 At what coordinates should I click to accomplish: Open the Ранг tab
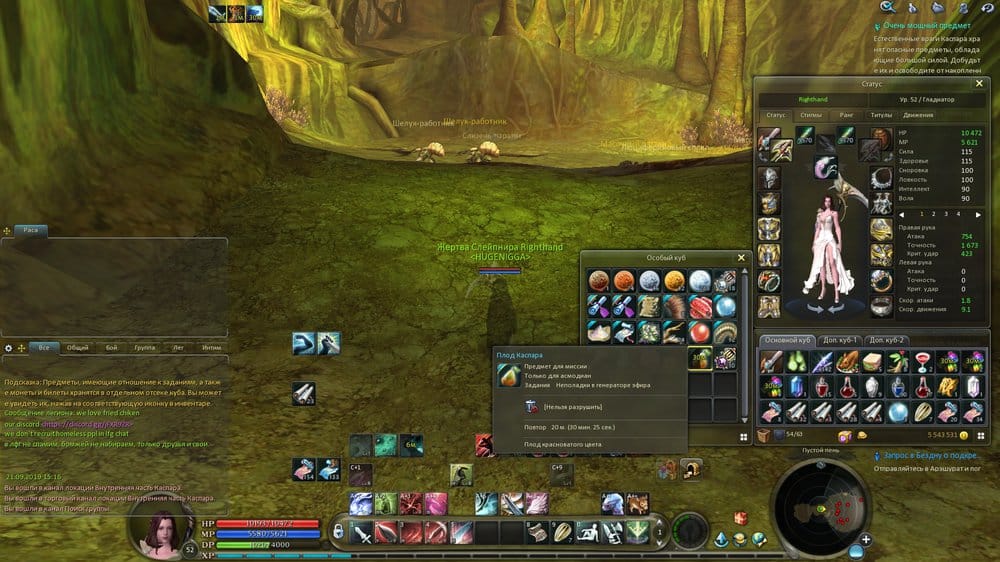(846, 115)
